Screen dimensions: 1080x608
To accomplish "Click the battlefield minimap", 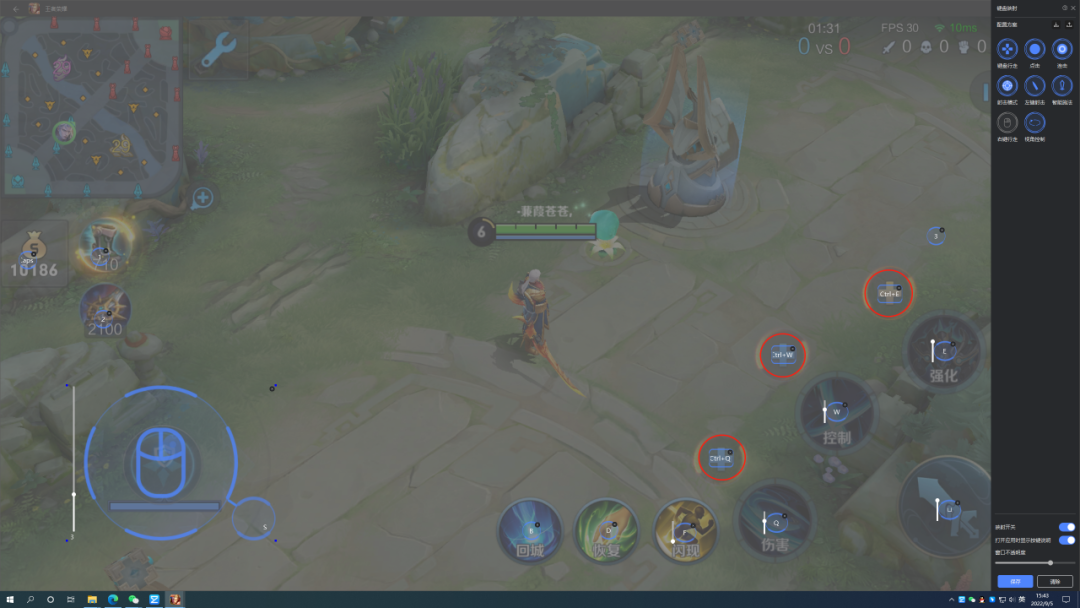I will (x=91, y=105).
